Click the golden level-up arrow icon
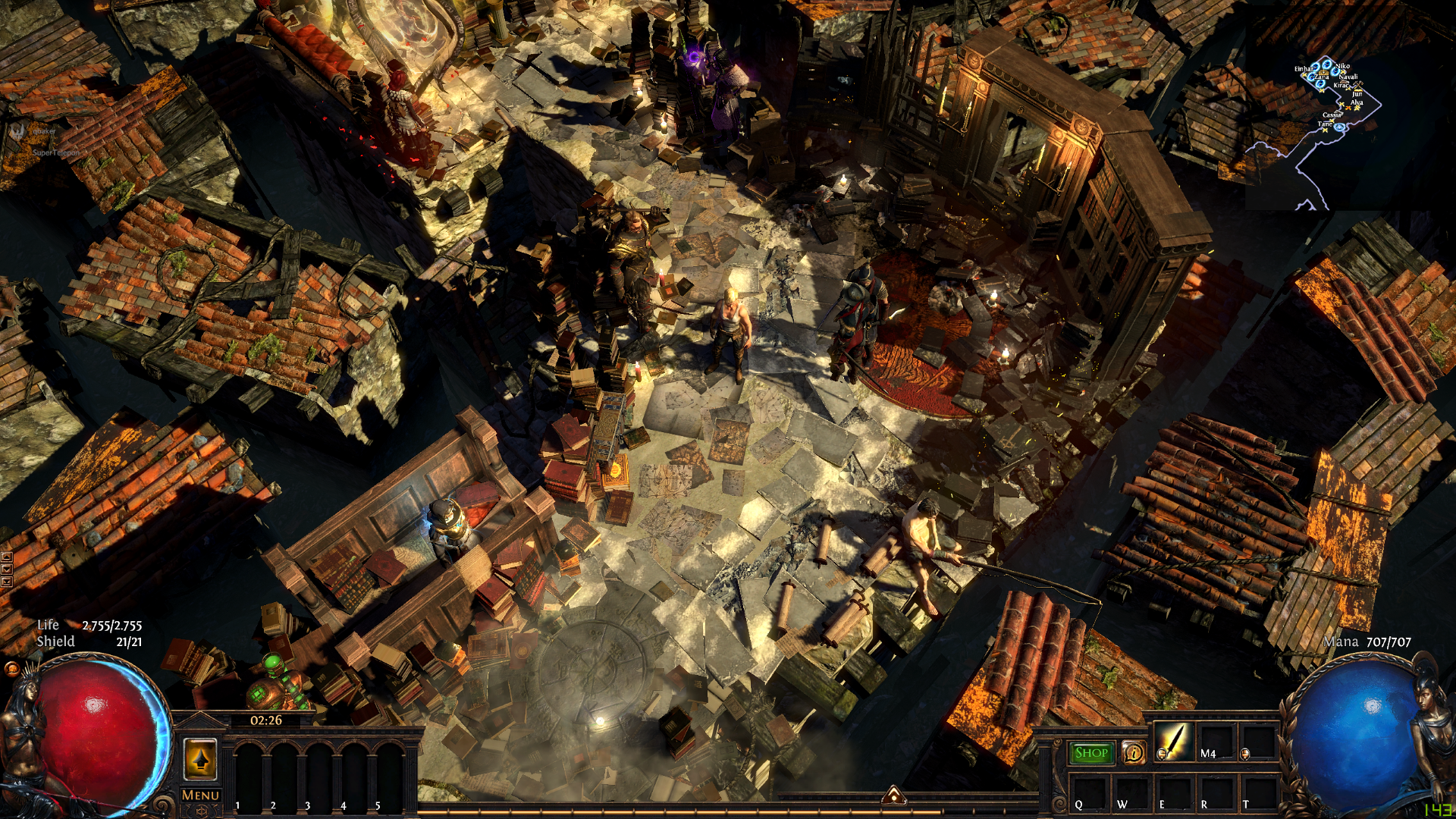Viewport: 1456px width, 819px height. [200, 759]
